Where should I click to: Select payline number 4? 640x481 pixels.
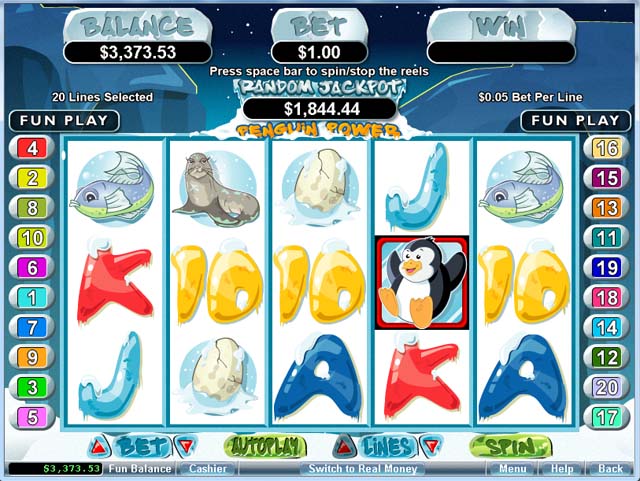[32, 149]
